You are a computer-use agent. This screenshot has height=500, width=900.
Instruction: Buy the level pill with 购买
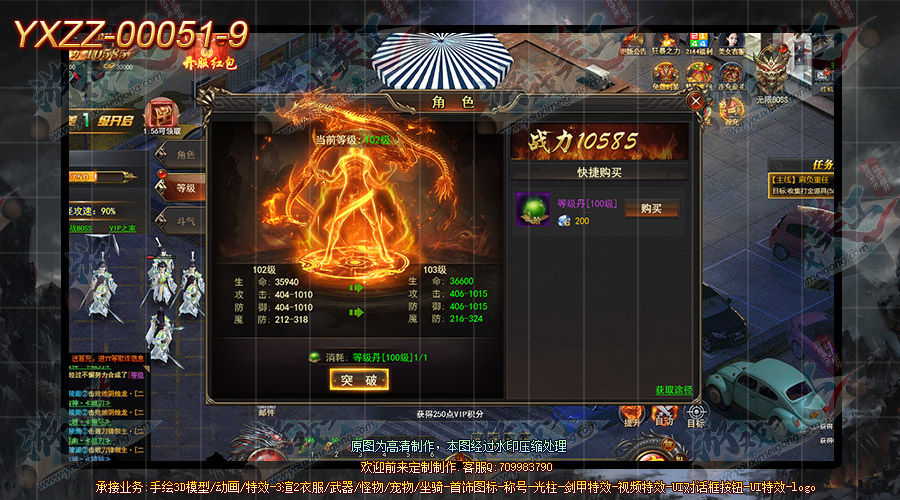pos(651,208)
